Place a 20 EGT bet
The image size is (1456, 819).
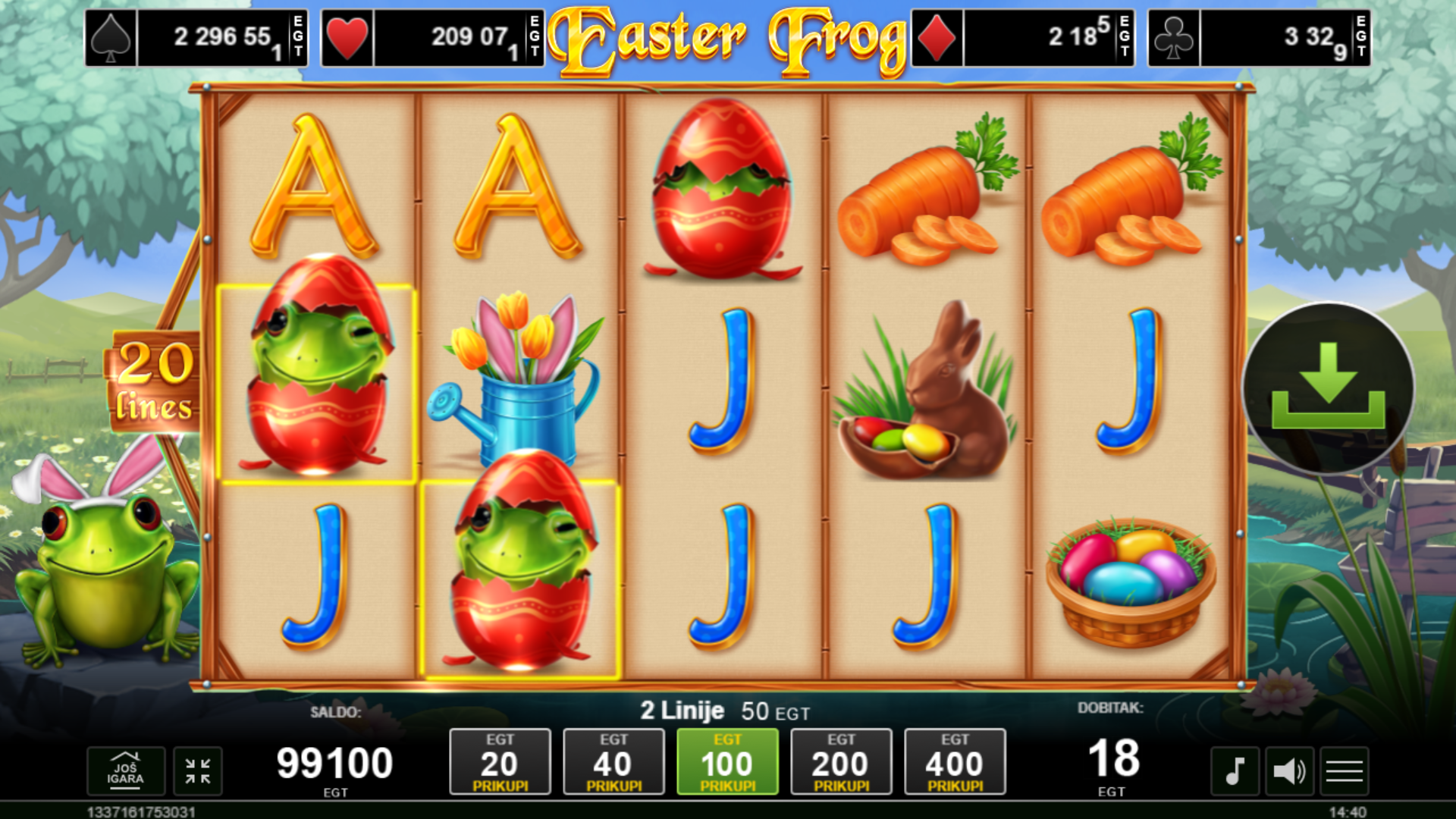[x=500, y=762]
